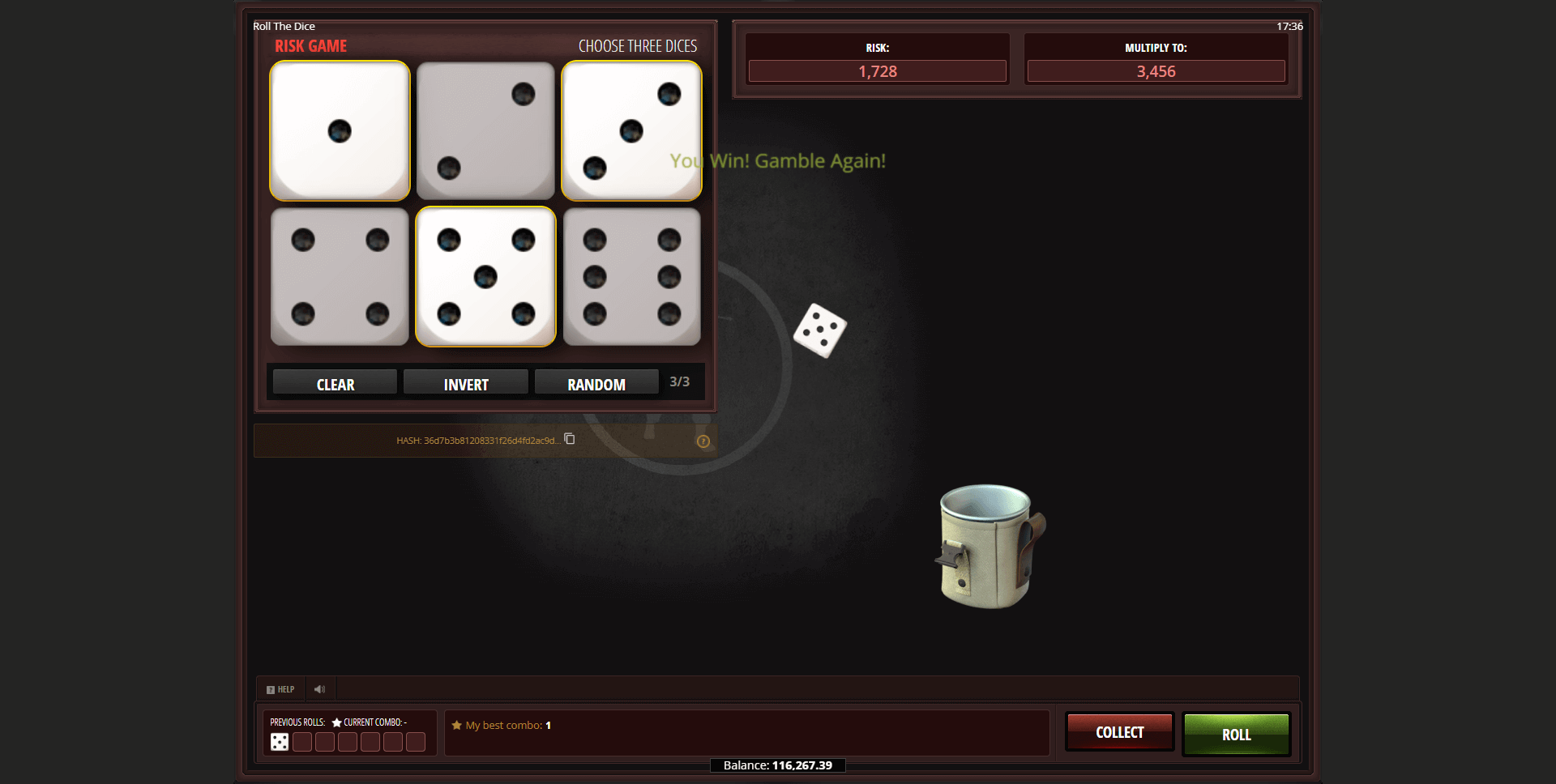Image resolution: width=1556 pixels, height=784 pixels.
Task: Toggle the five-pip dice tile
Action: [485, 276]
